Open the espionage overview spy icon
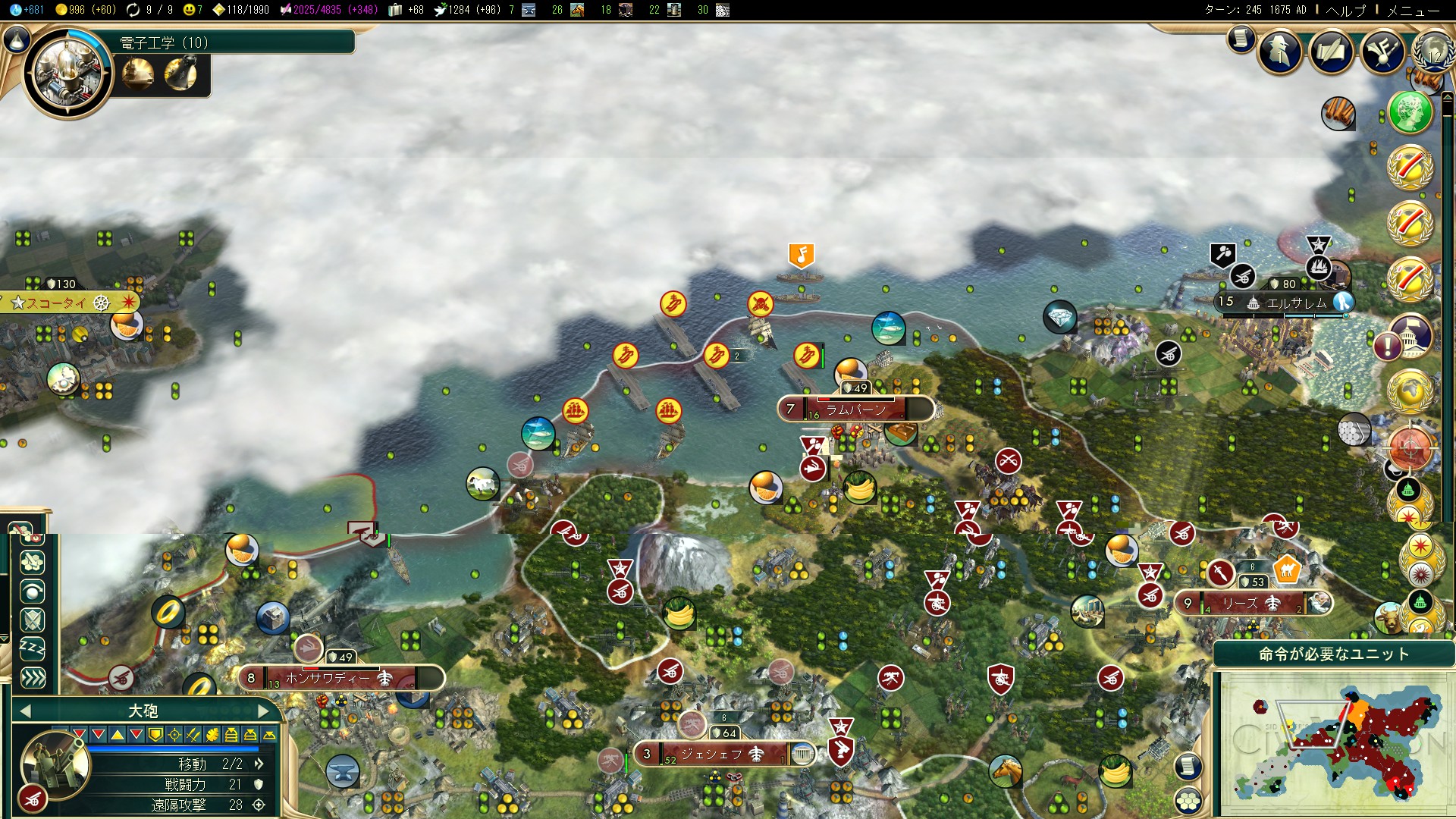1456x819 pixels. tap(1281, 52)
